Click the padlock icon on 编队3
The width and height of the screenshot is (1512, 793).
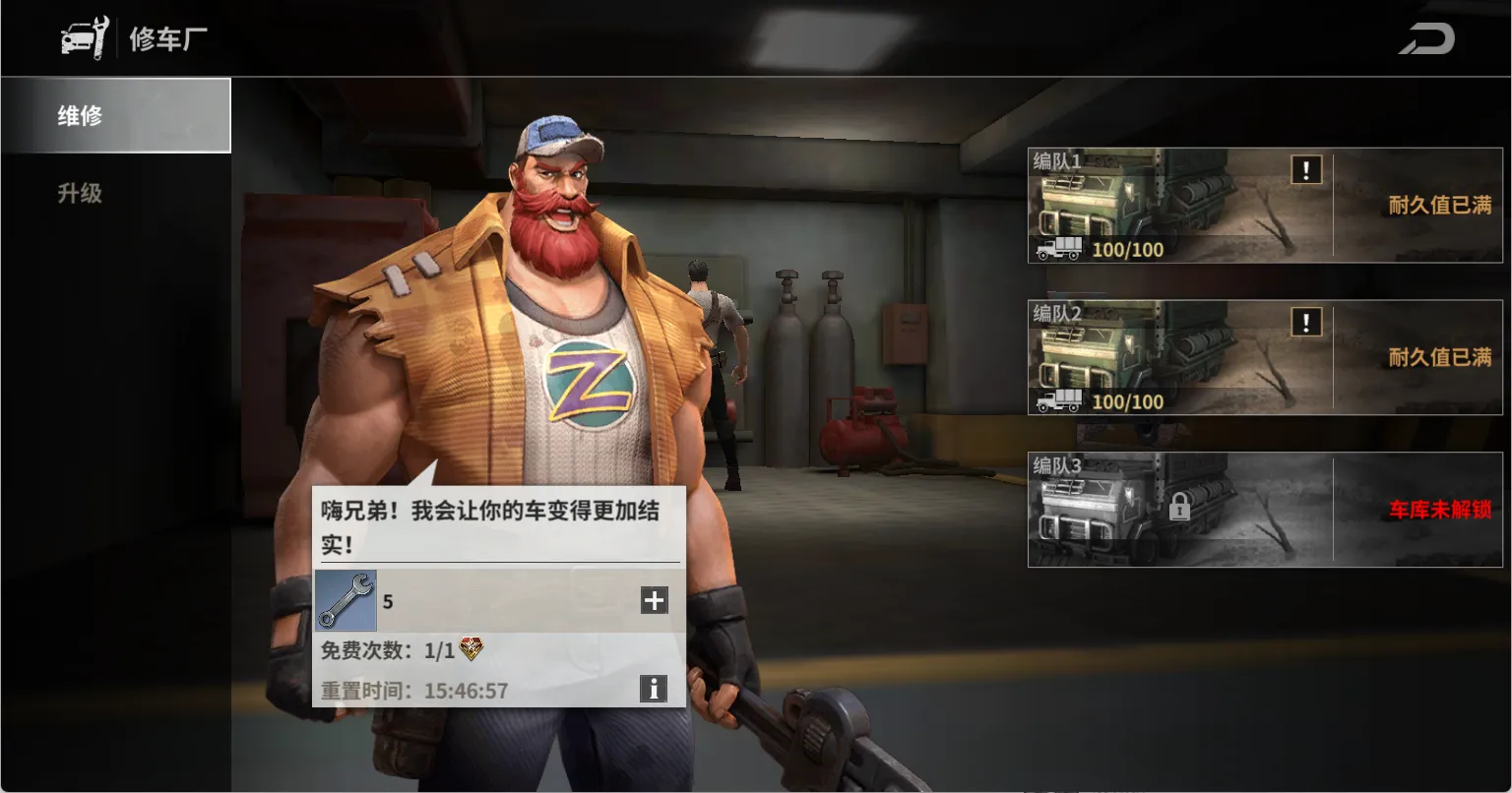tap(1179, 508)
